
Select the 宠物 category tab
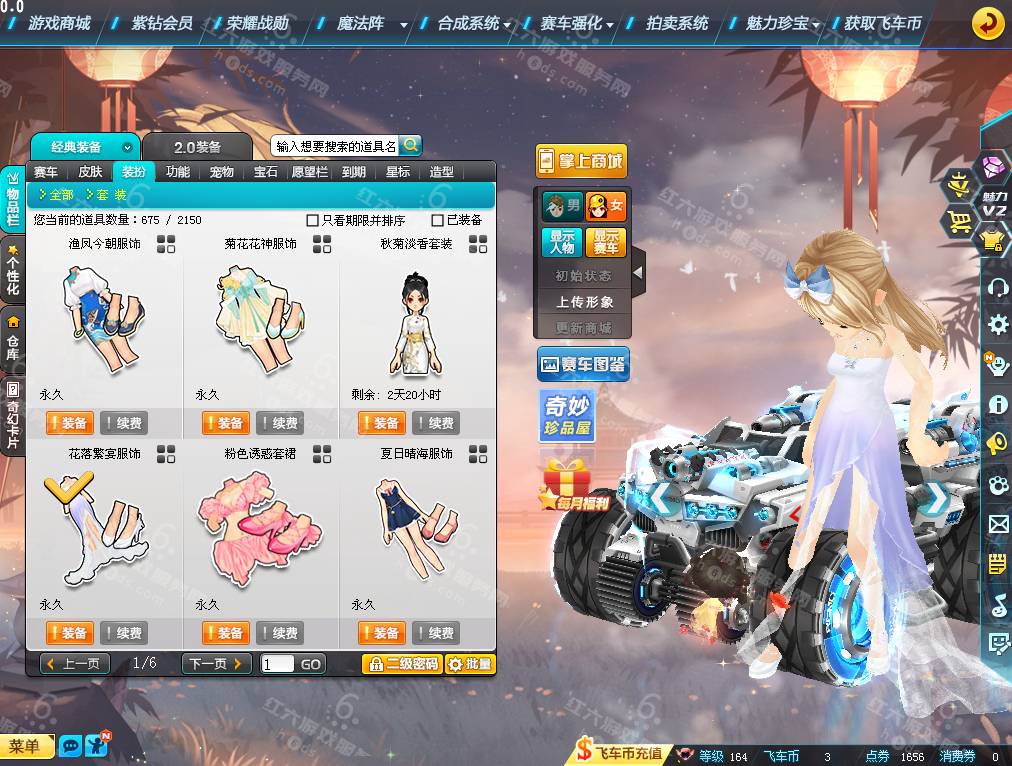pos(222,172)
